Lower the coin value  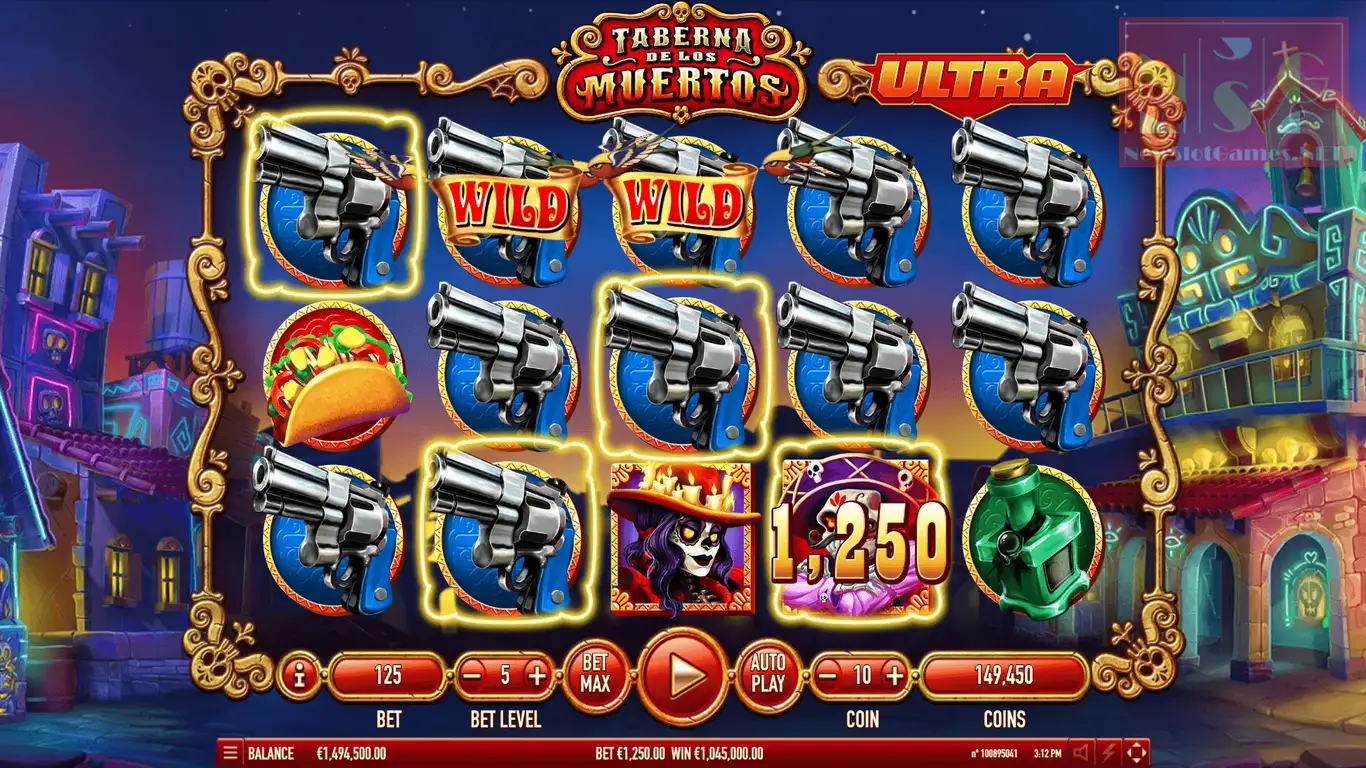coord(828,676)
